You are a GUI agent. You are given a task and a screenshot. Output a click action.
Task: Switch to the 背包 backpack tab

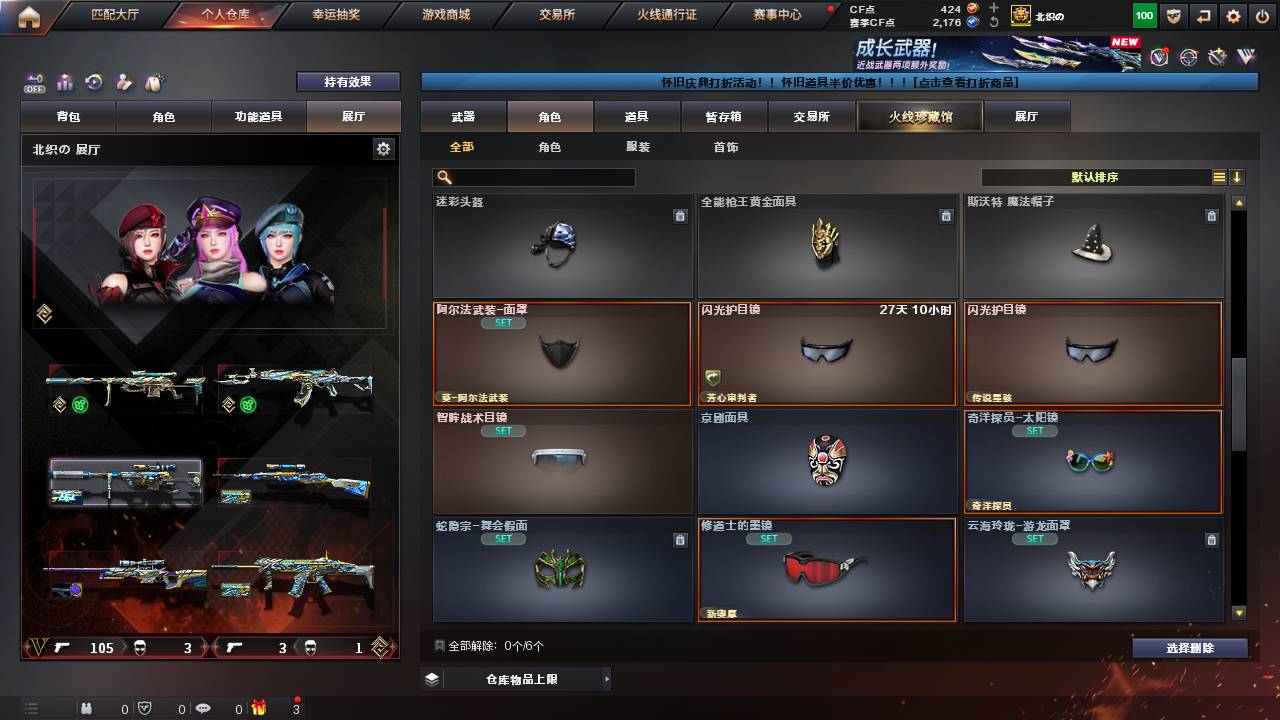click(x=69, y=117)
